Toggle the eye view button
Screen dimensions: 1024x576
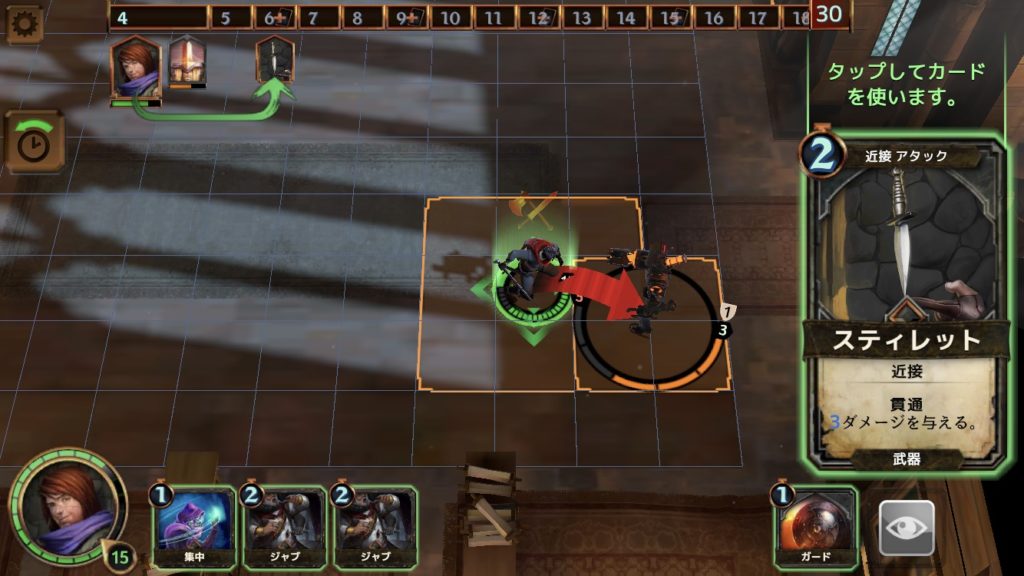(x=906, y=528)
